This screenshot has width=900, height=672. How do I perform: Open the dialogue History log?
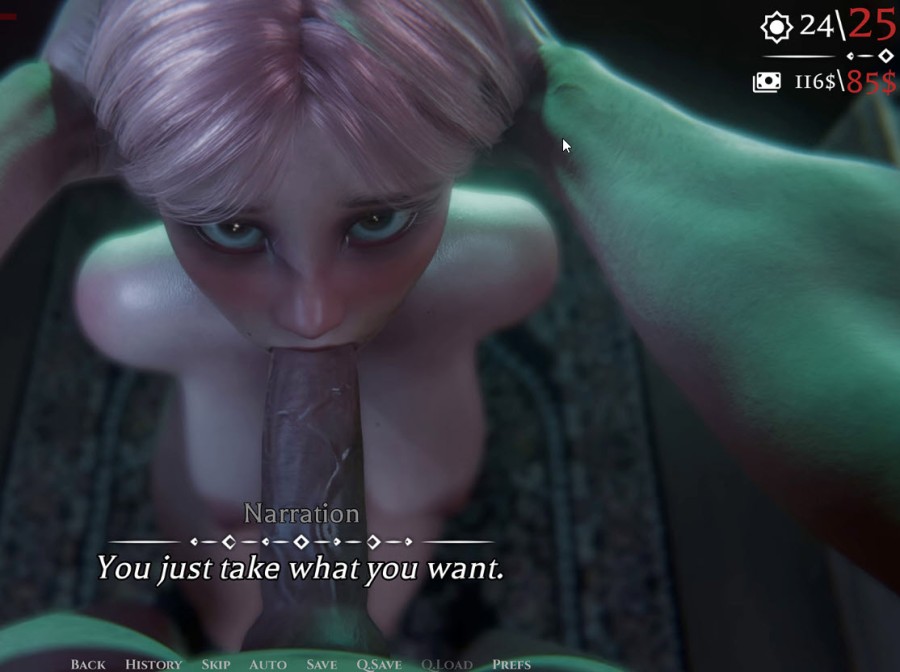153,664
